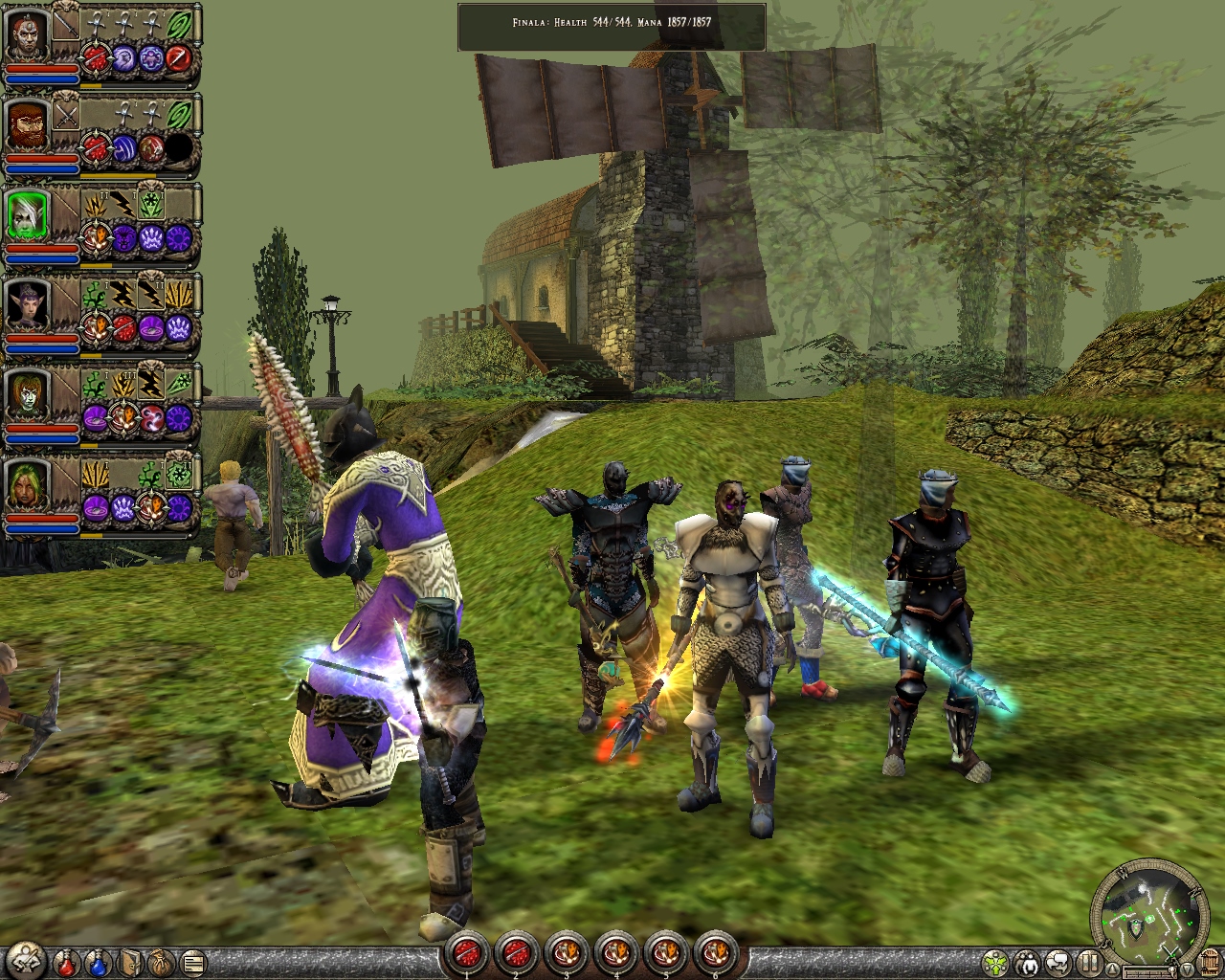
Task: Open the game menu door icon
Action: tap(1209, 961)
